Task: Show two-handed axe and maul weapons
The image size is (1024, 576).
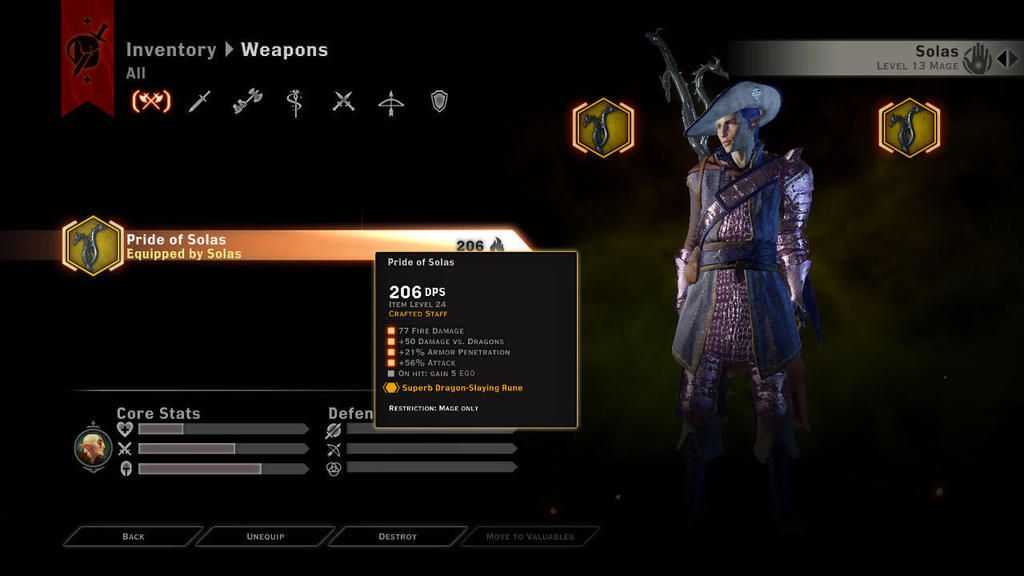Action: (x=247, y=101)
